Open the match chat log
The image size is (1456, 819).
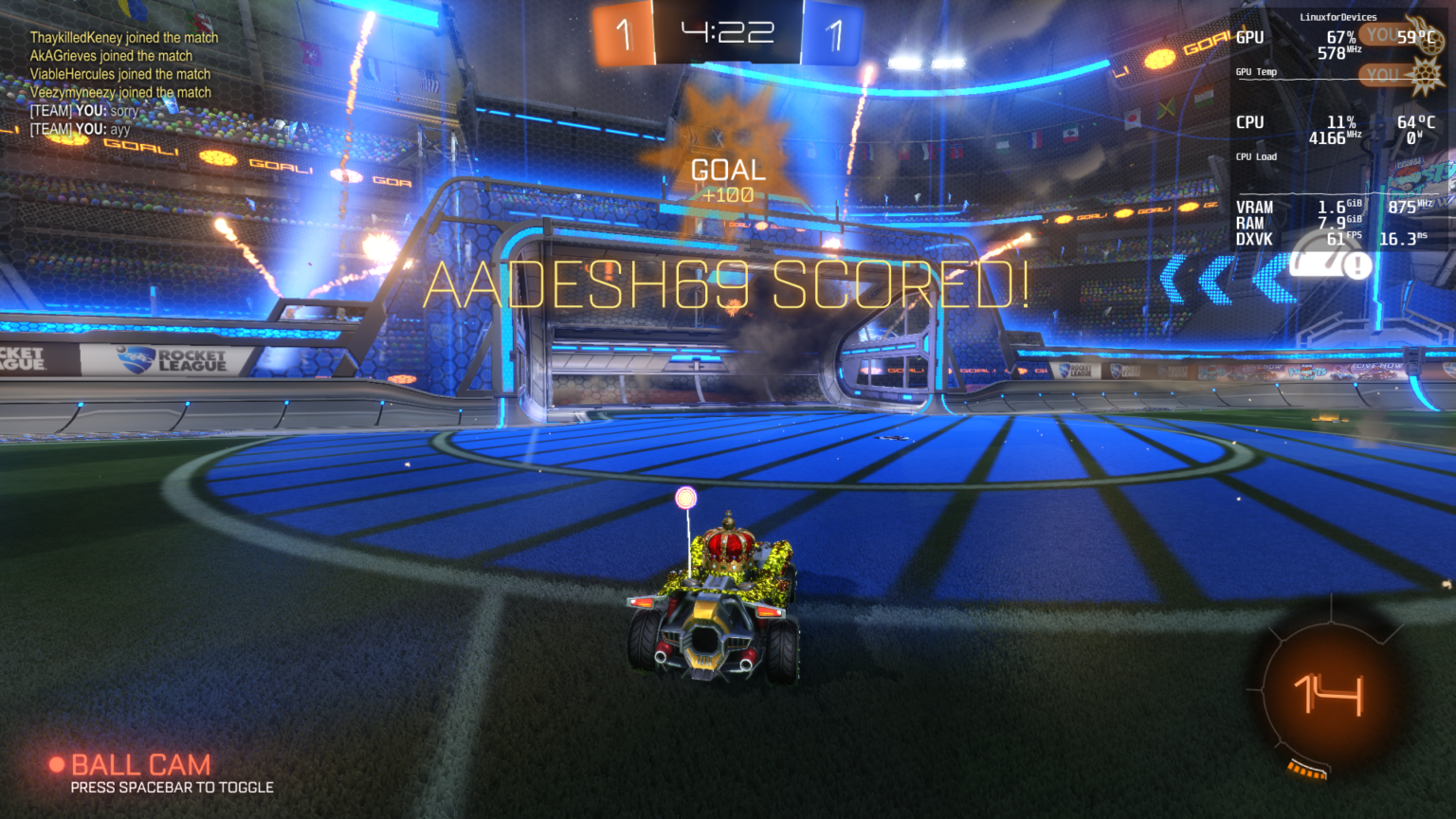coord(123,83)
